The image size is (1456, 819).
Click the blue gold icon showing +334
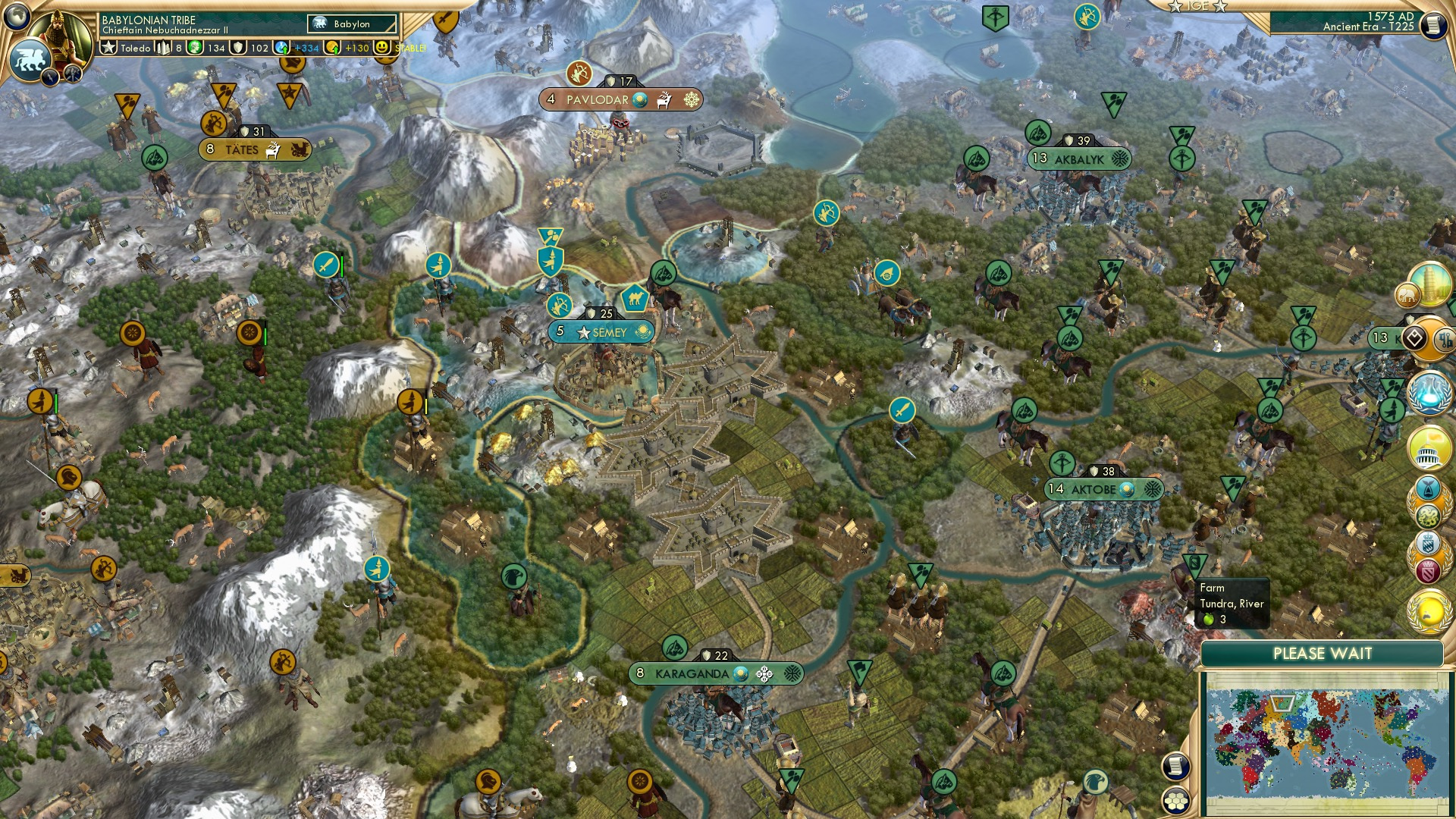pos(281,48)
